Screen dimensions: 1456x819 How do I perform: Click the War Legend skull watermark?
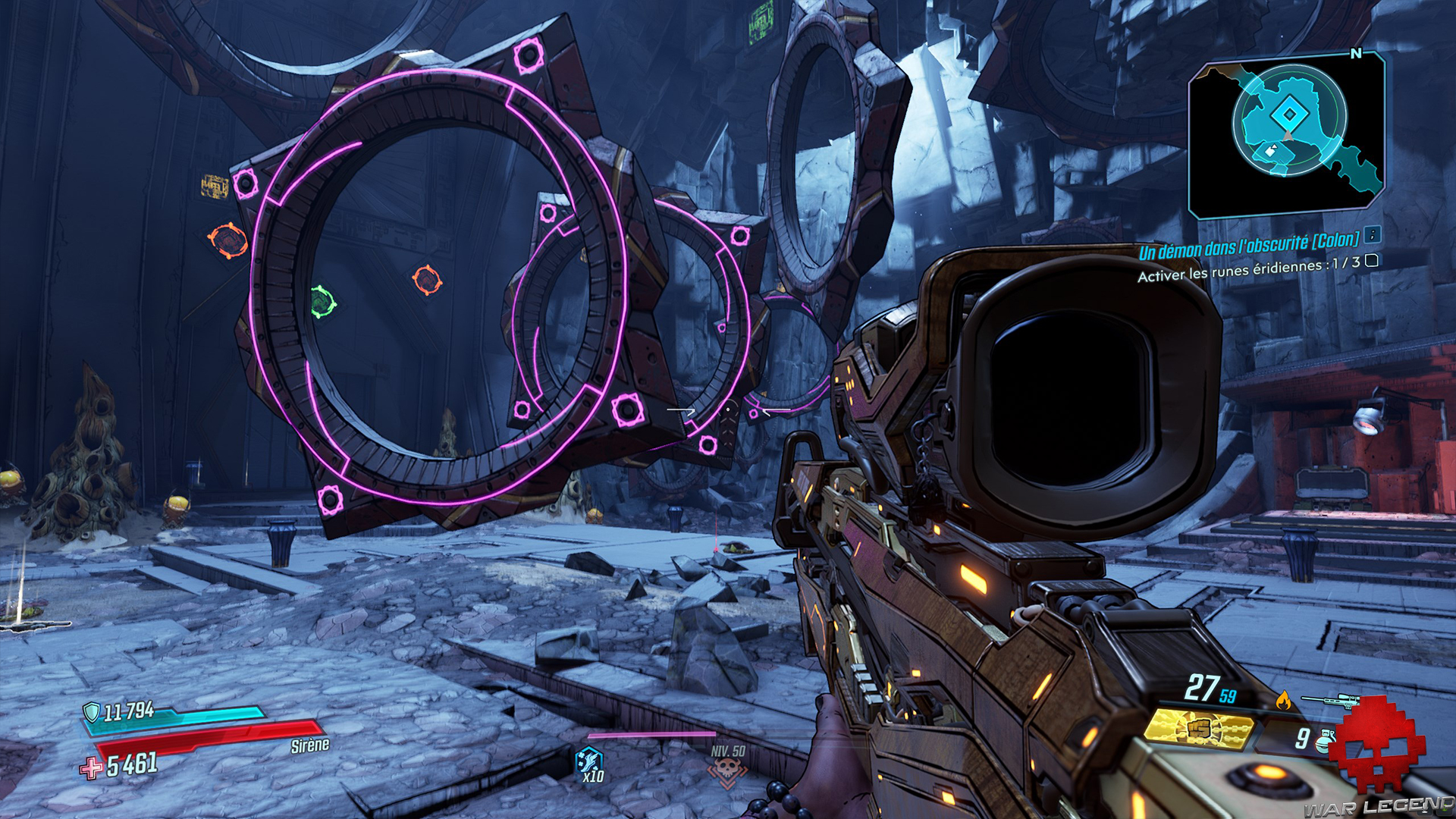(x=1377, y=745)
